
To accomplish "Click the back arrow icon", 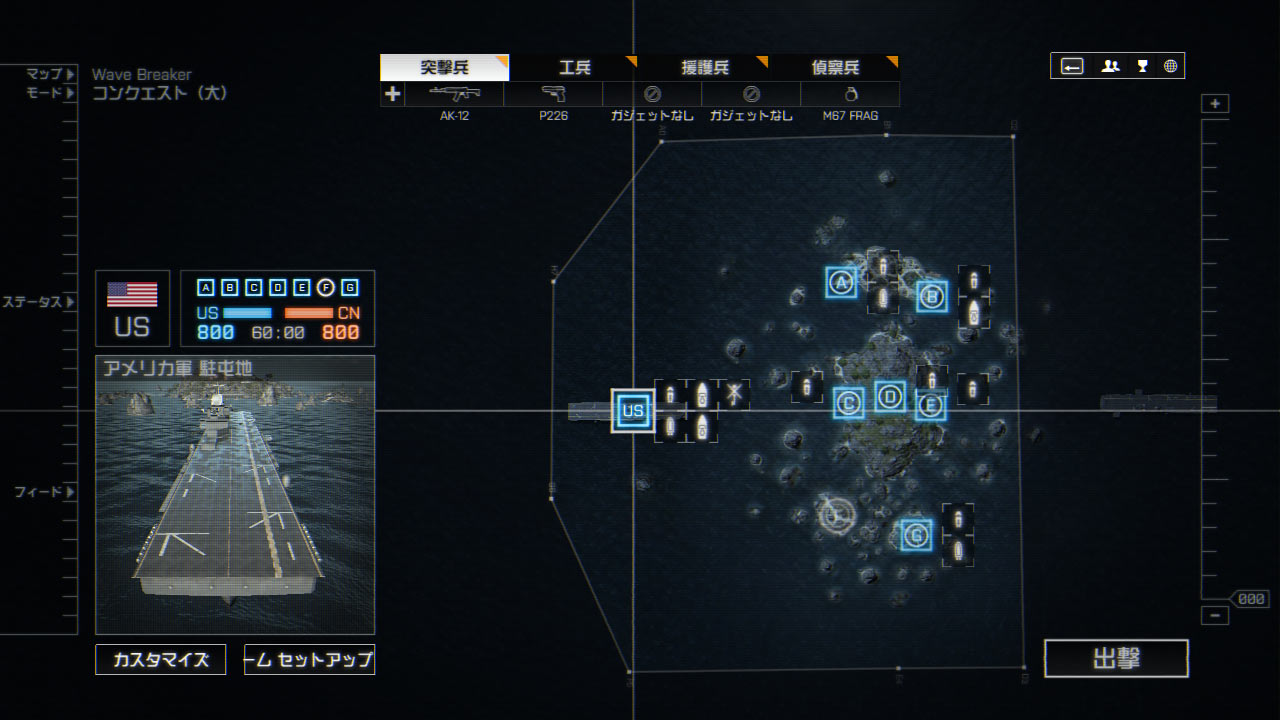I will (1072, 66).
